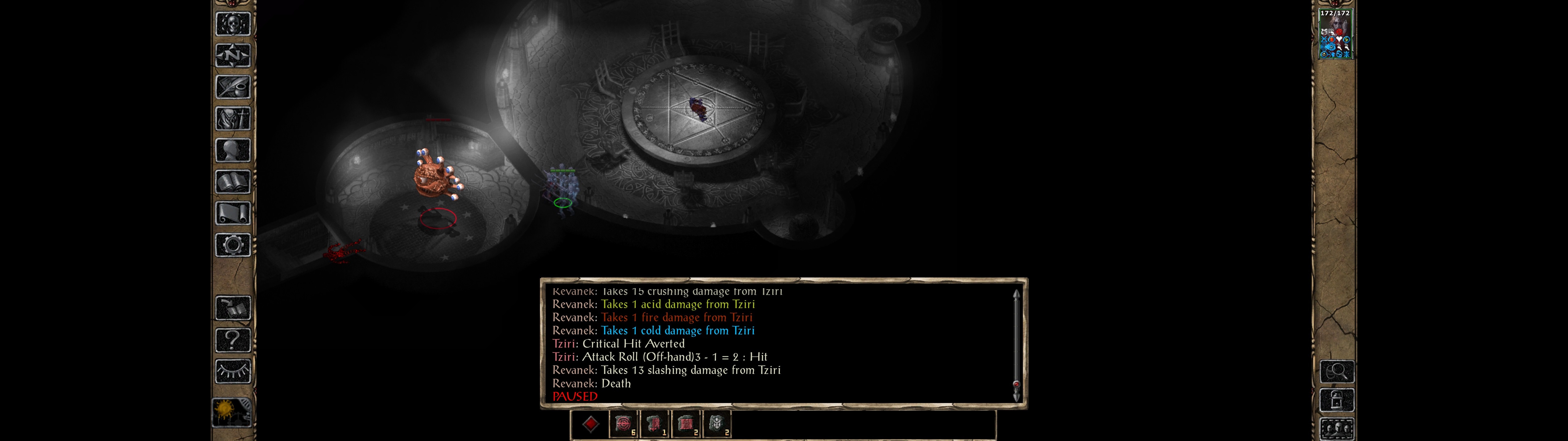Click the skull button atop the sidebar
Screen dimensions: 1568x441
click(x=232, y=24)
